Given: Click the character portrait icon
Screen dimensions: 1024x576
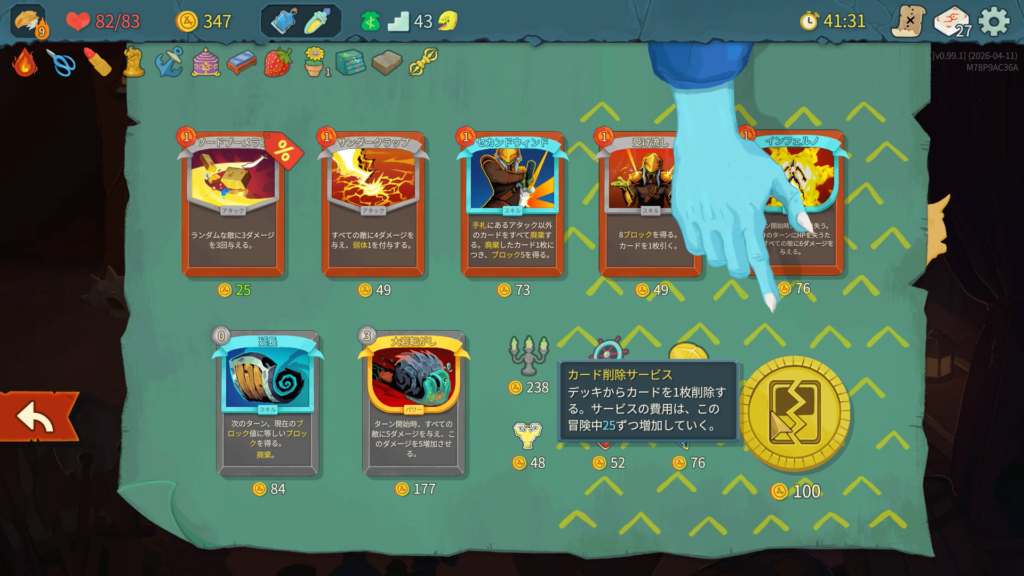Looking at the screenshot, I should pos(27,21).
